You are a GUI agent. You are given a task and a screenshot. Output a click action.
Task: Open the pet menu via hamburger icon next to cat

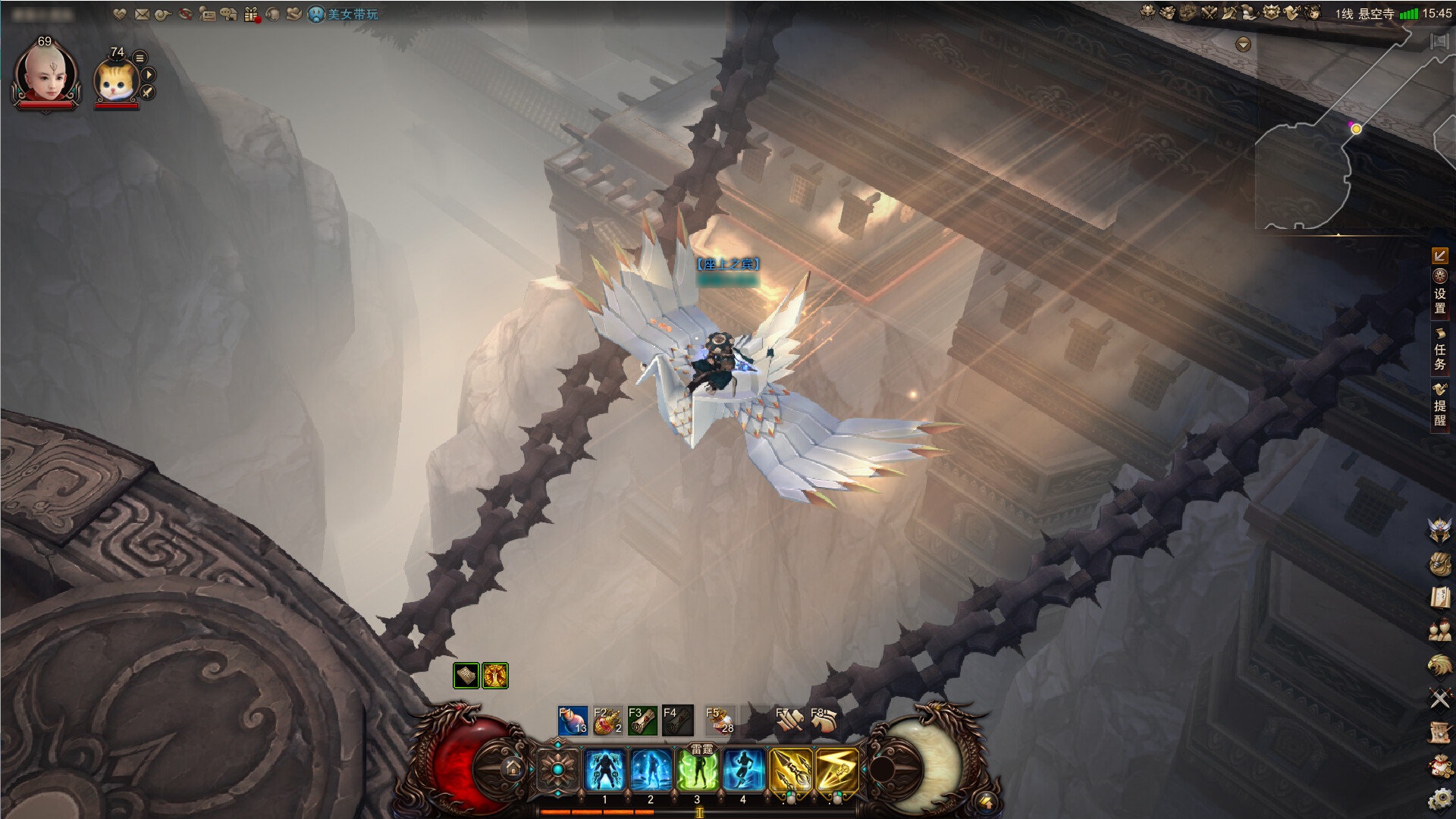[139, 58]
